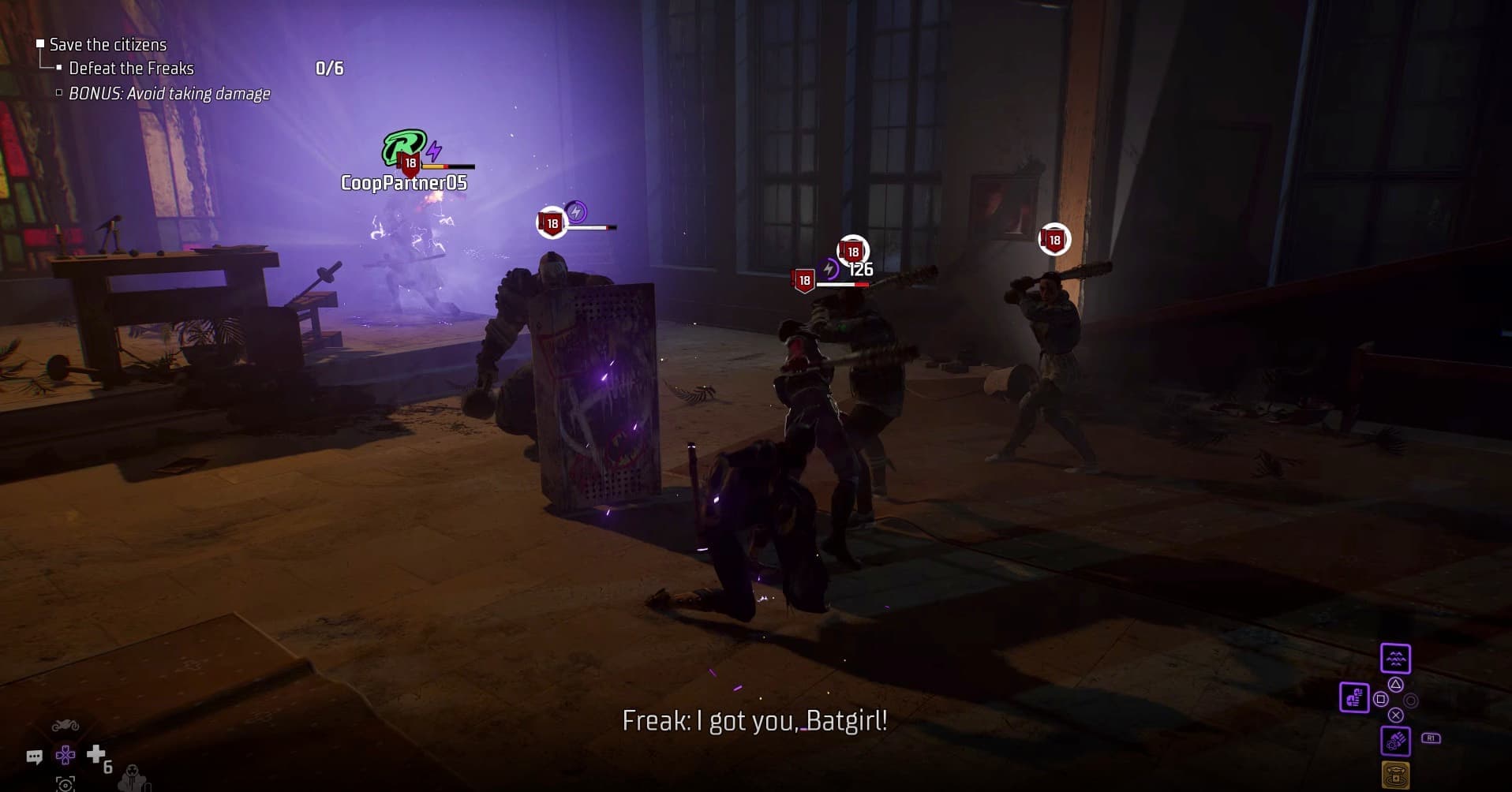This screenshot has height=792, width=1512.
Task: Use the health pack plus icon
Action: [x=96, y=755]
